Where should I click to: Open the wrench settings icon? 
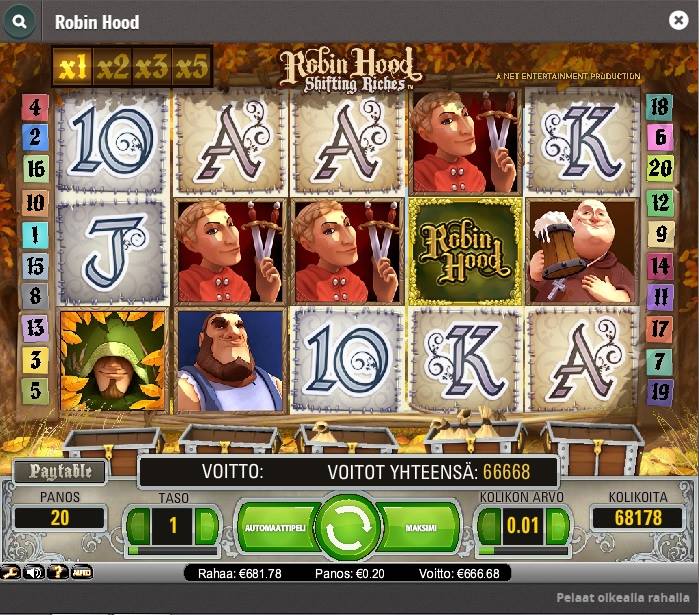(10, 573)
